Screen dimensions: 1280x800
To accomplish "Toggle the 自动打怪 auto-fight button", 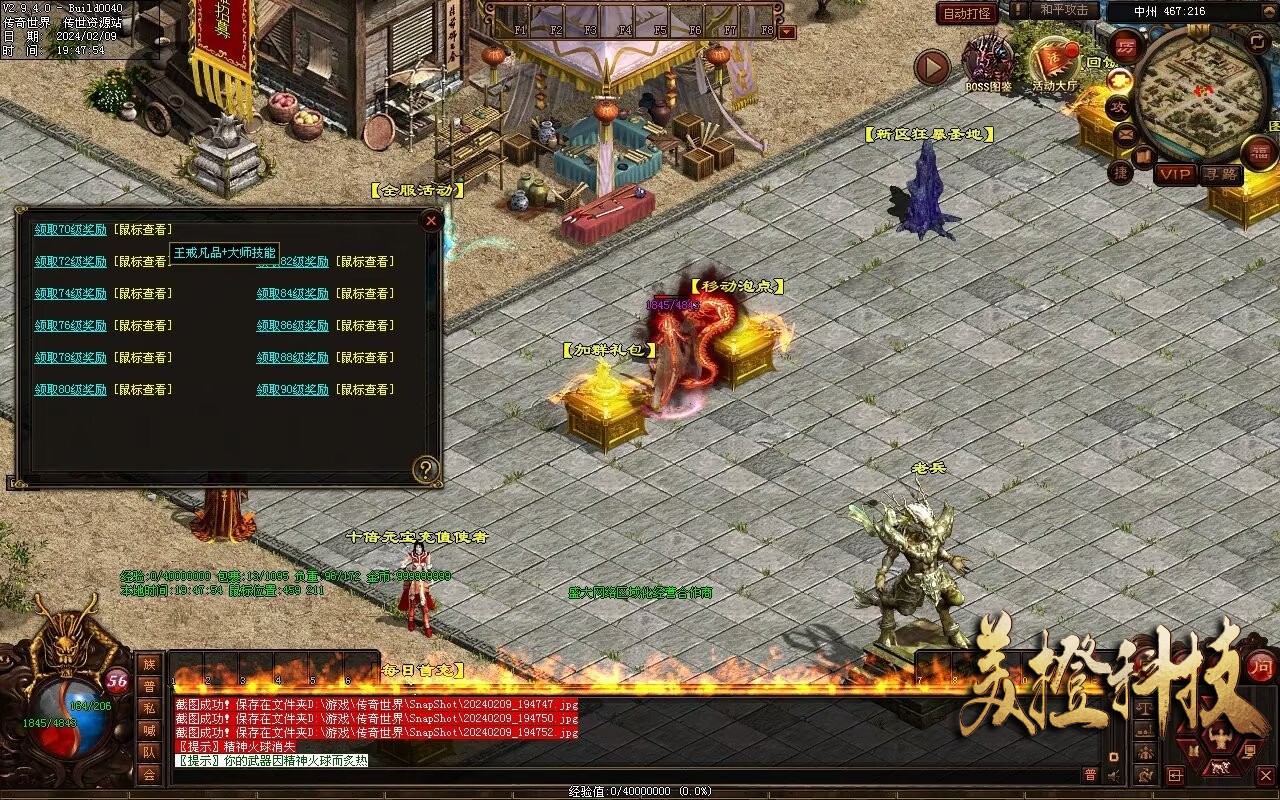I will tap(967, 13).
